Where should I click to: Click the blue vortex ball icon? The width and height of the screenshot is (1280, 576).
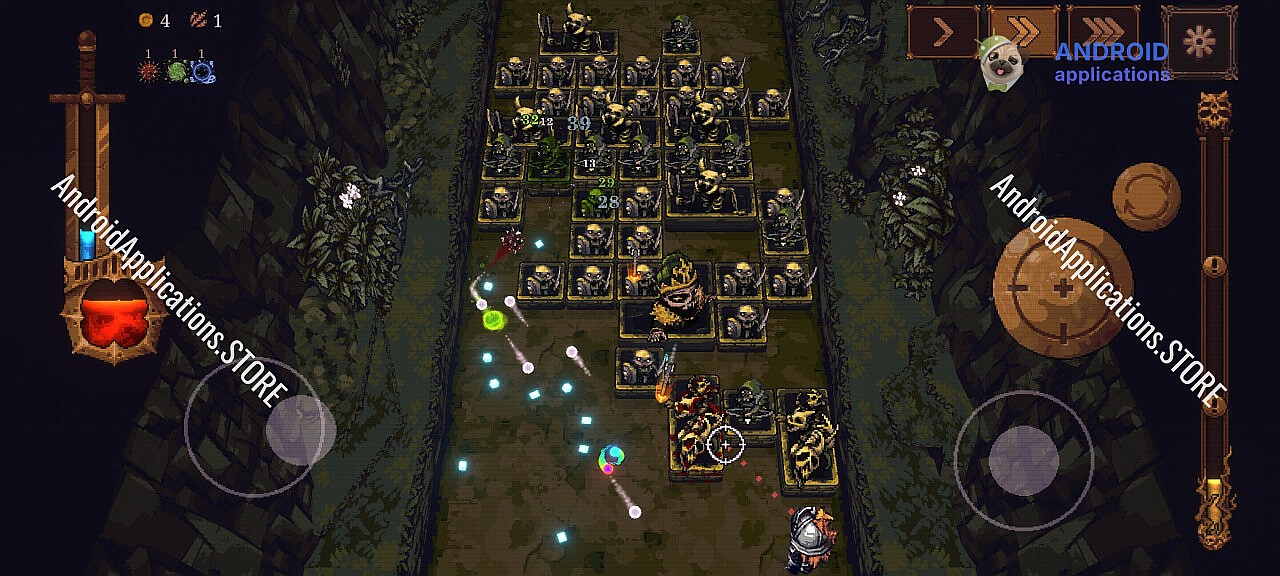[203, 72]
